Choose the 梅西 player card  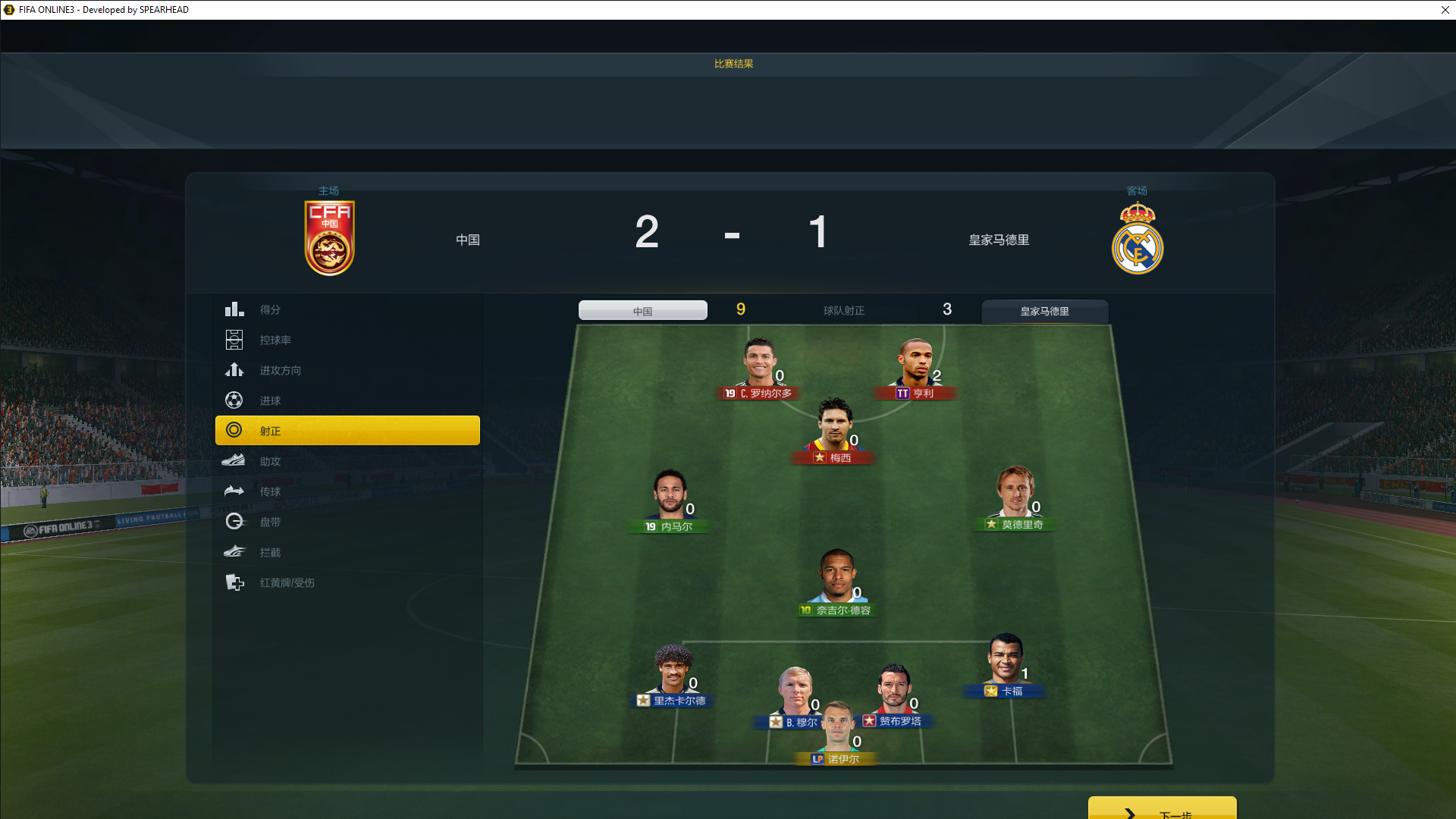pos(833,432)
